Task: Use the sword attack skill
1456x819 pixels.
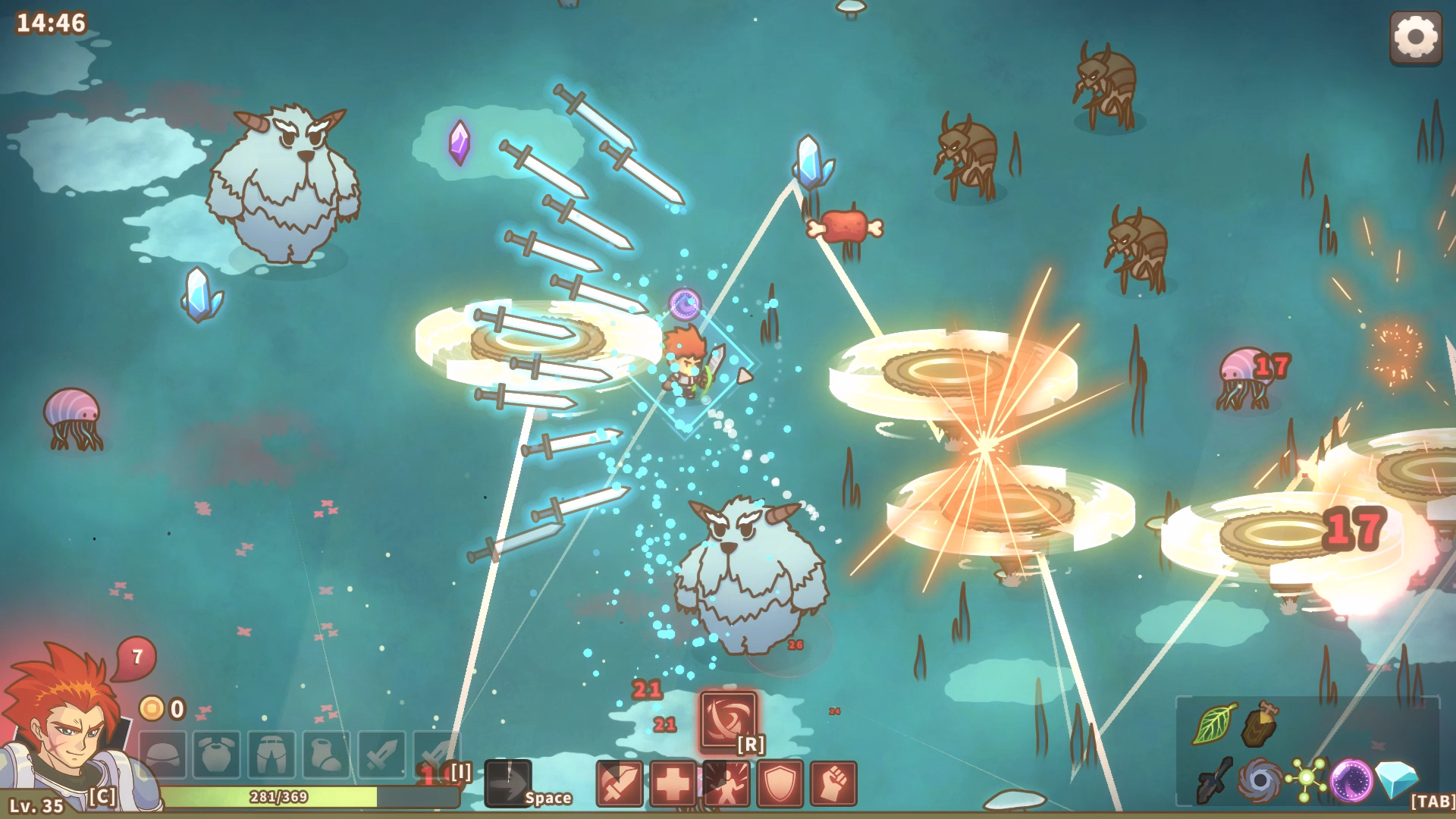Action: coord(620,783)
